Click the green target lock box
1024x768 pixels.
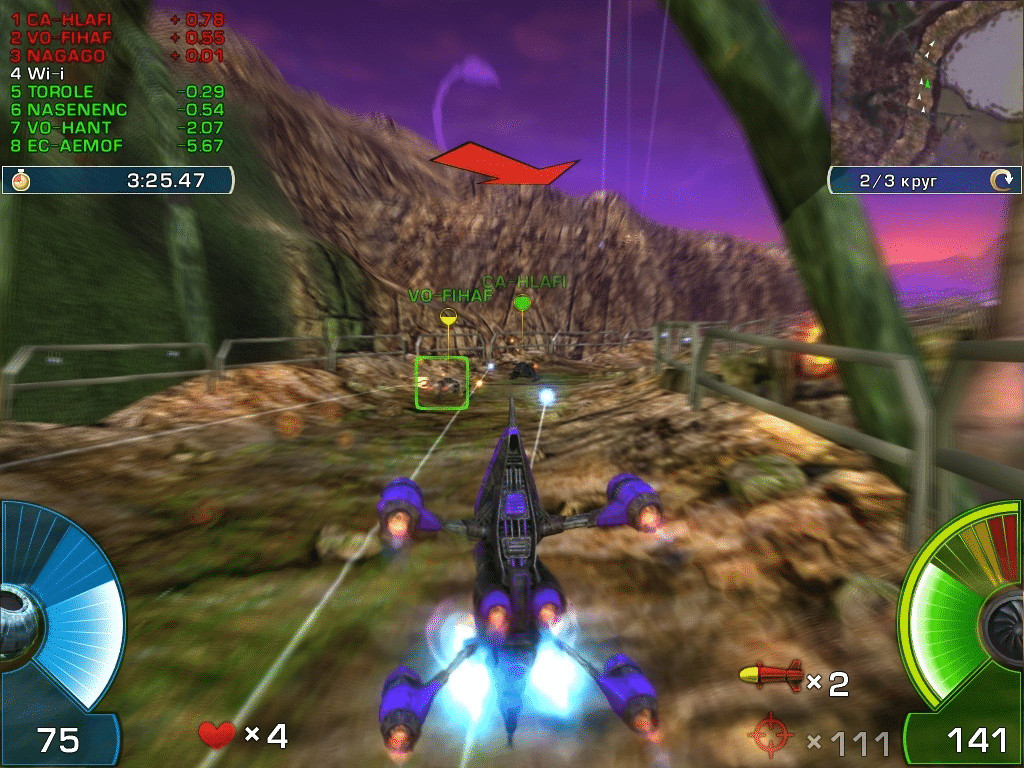click(x=442, y=383)
